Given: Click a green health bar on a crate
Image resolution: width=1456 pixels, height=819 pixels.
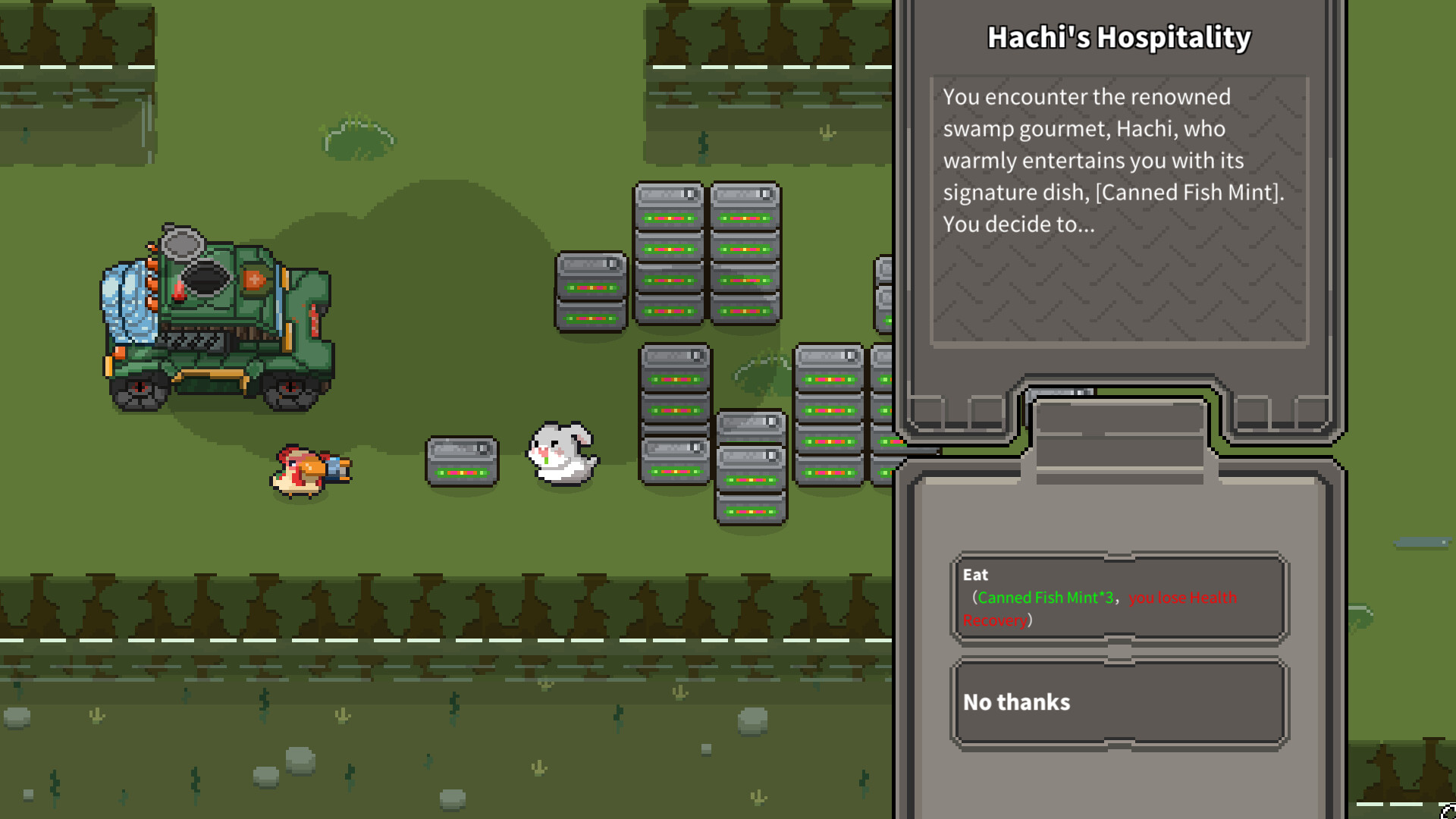Looking at the screenshot, I should tap(670, 218).
